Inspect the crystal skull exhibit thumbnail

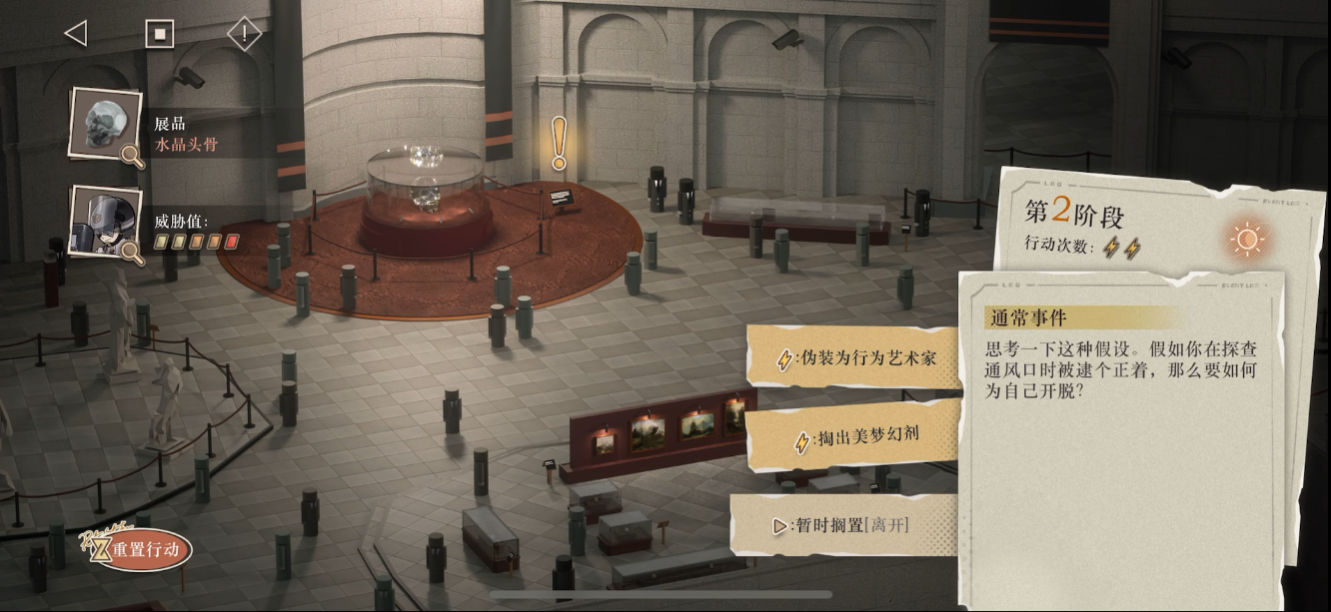click(105, 124)
